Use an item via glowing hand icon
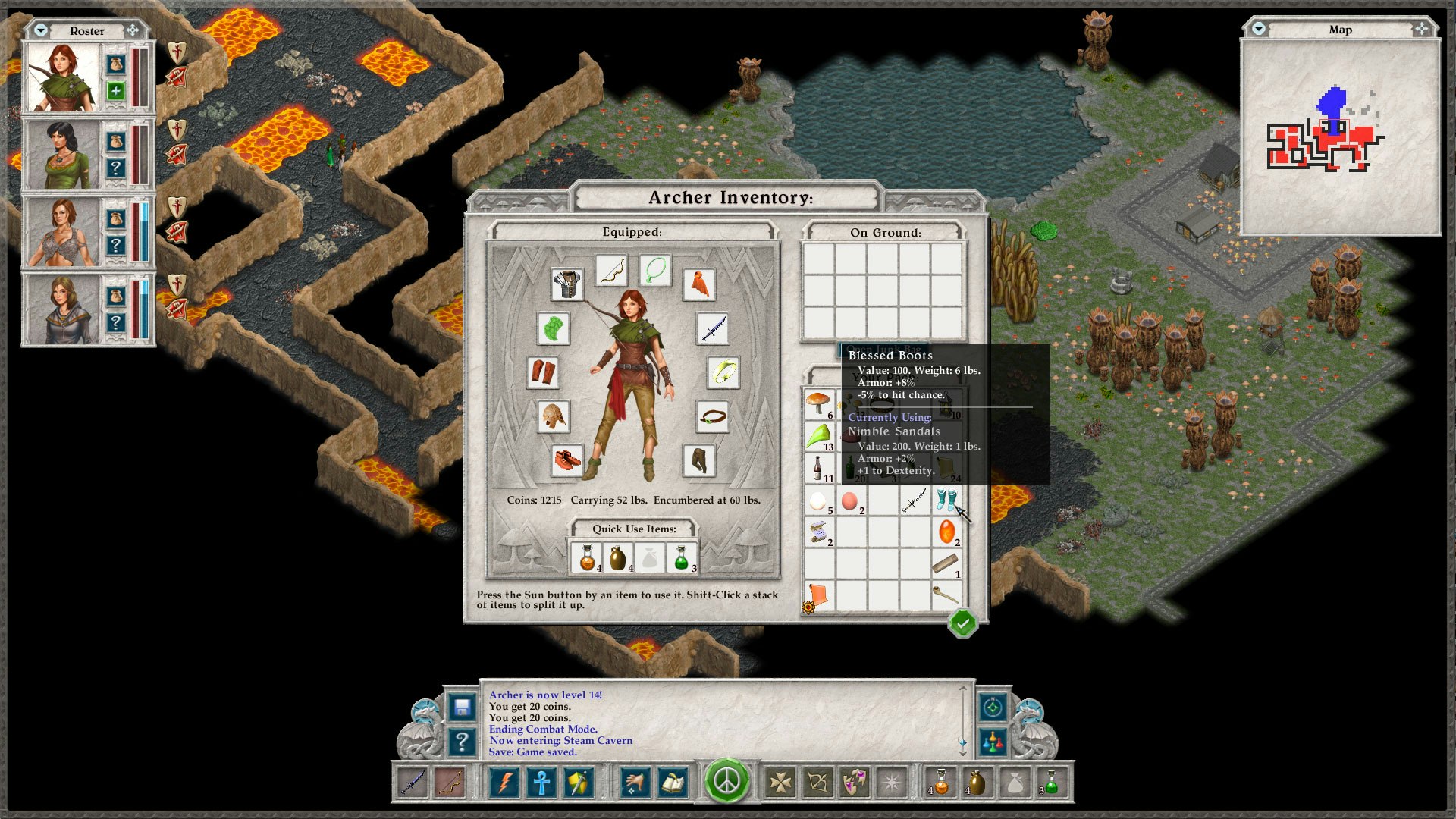Screen dimensions: 1456x819 tap(635, 782)
